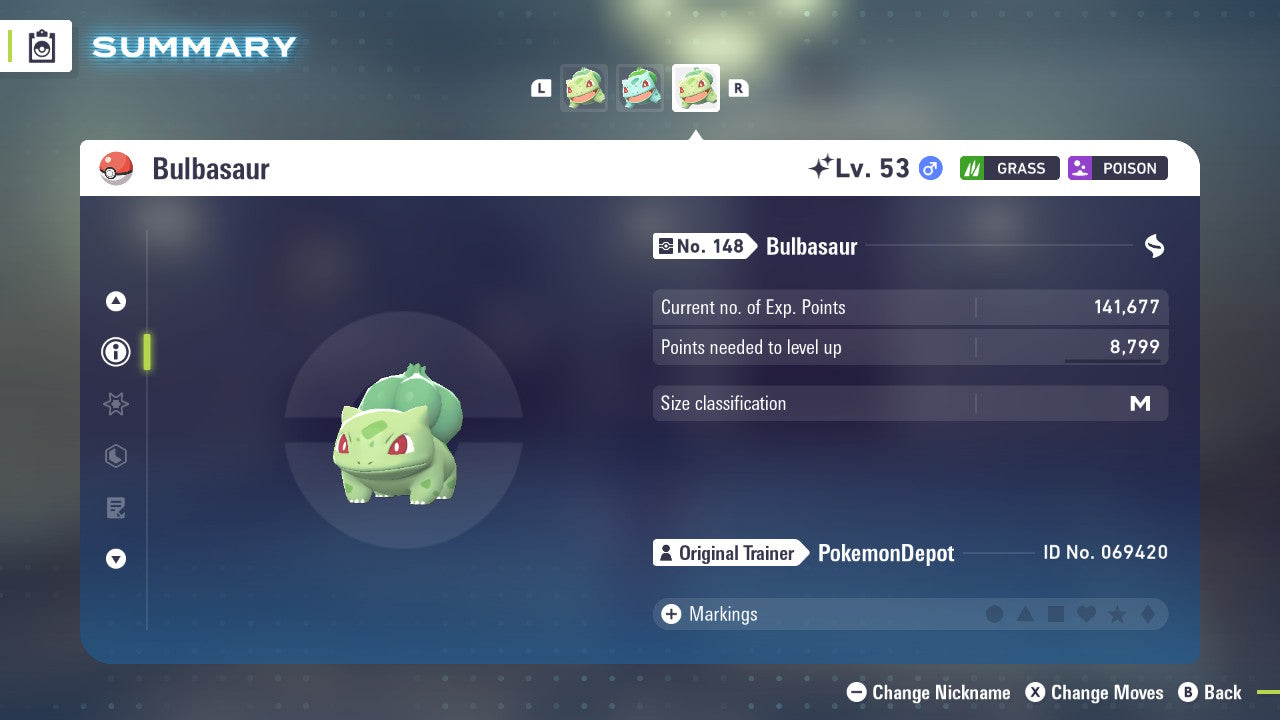Viewport: 1280px width, 720px height.
Task: Open the stats page icon in sidebar
Action: pyautogui.click(x=115, y=456)
